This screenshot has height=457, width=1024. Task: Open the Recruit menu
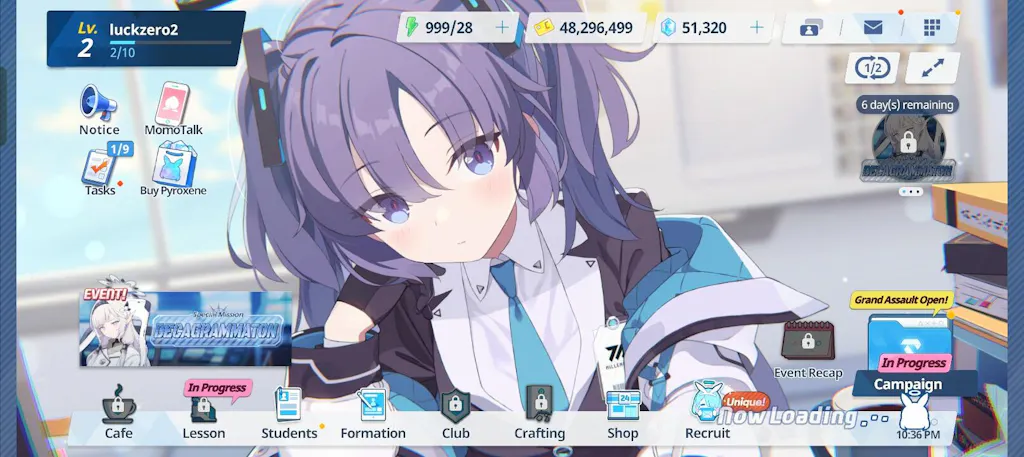pyautogui.click(x=707, y=414)
